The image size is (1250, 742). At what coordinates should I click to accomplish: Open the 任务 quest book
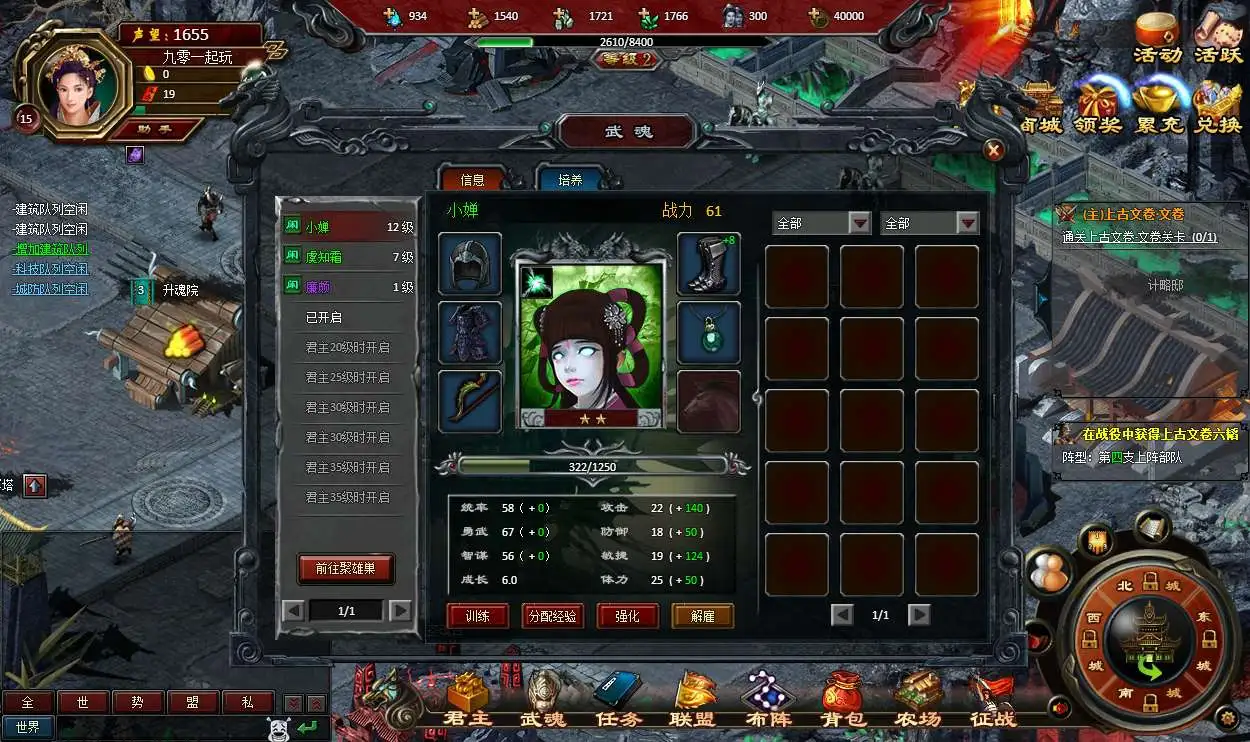click(616, 700)
